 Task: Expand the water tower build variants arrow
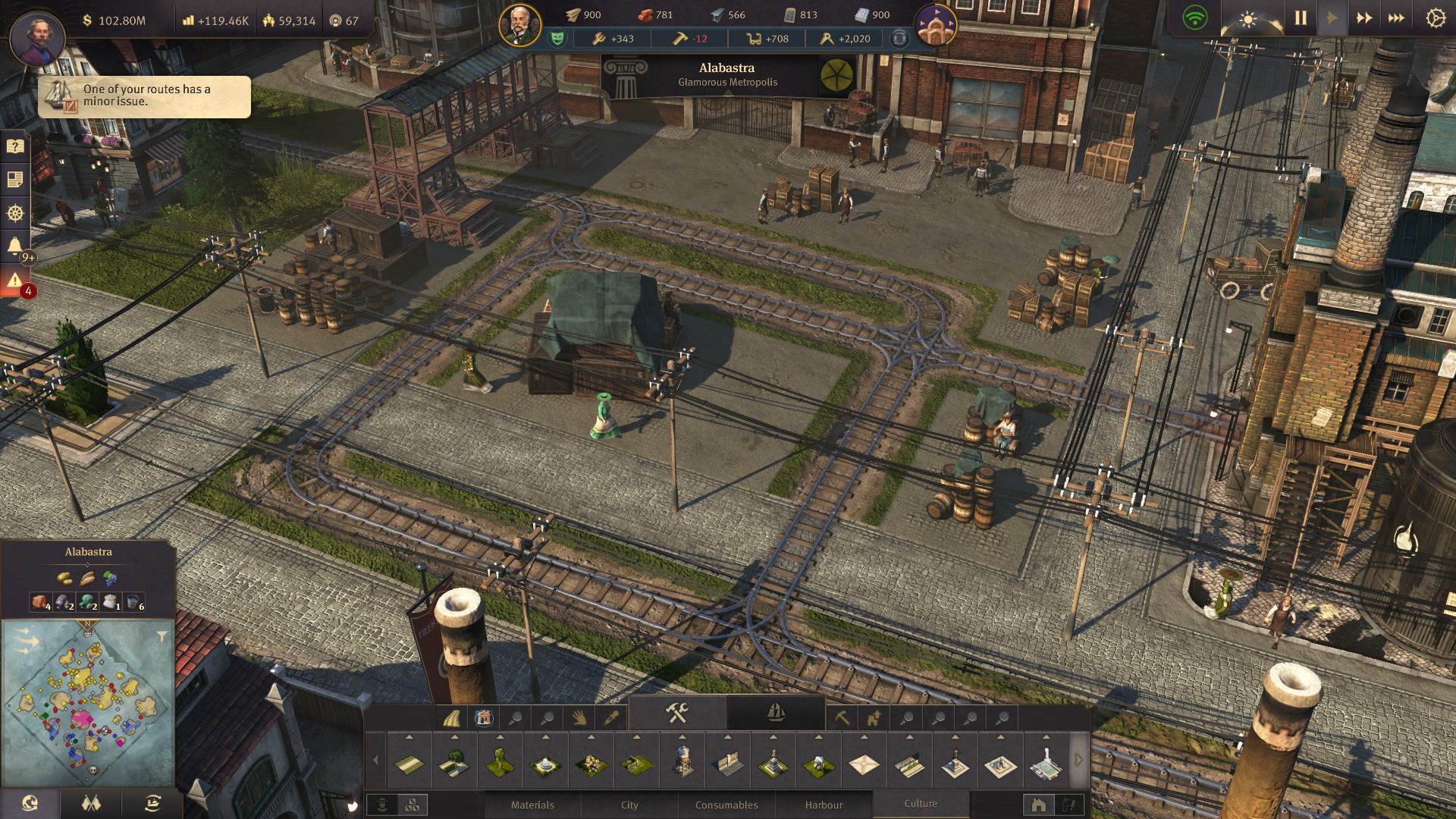click(x=682, y=736)
